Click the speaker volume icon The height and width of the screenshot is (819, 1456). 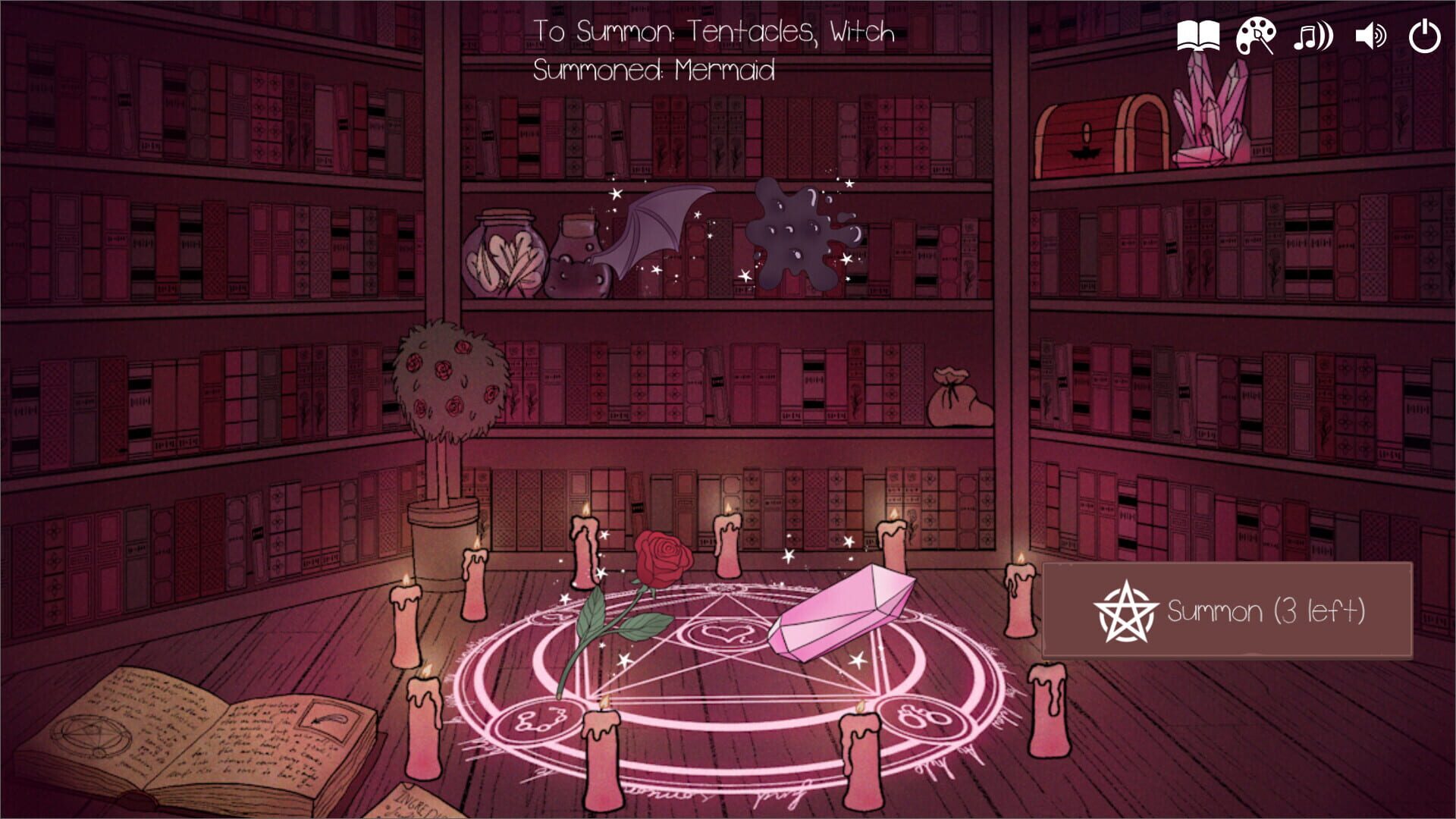(x=1370, y=35)
